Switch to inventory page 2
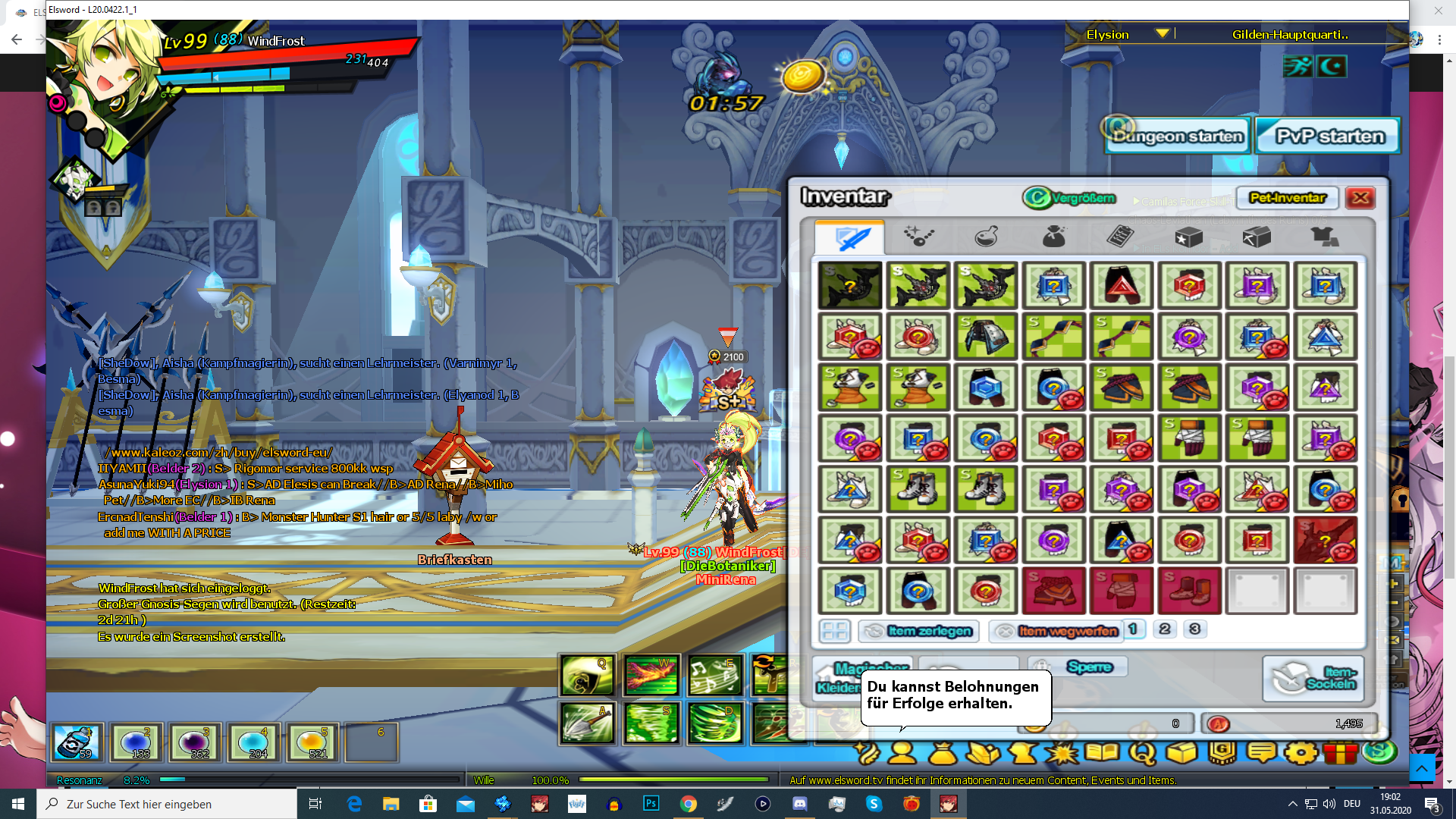Screen dimensions: 1456x819 pos(1164,629)
